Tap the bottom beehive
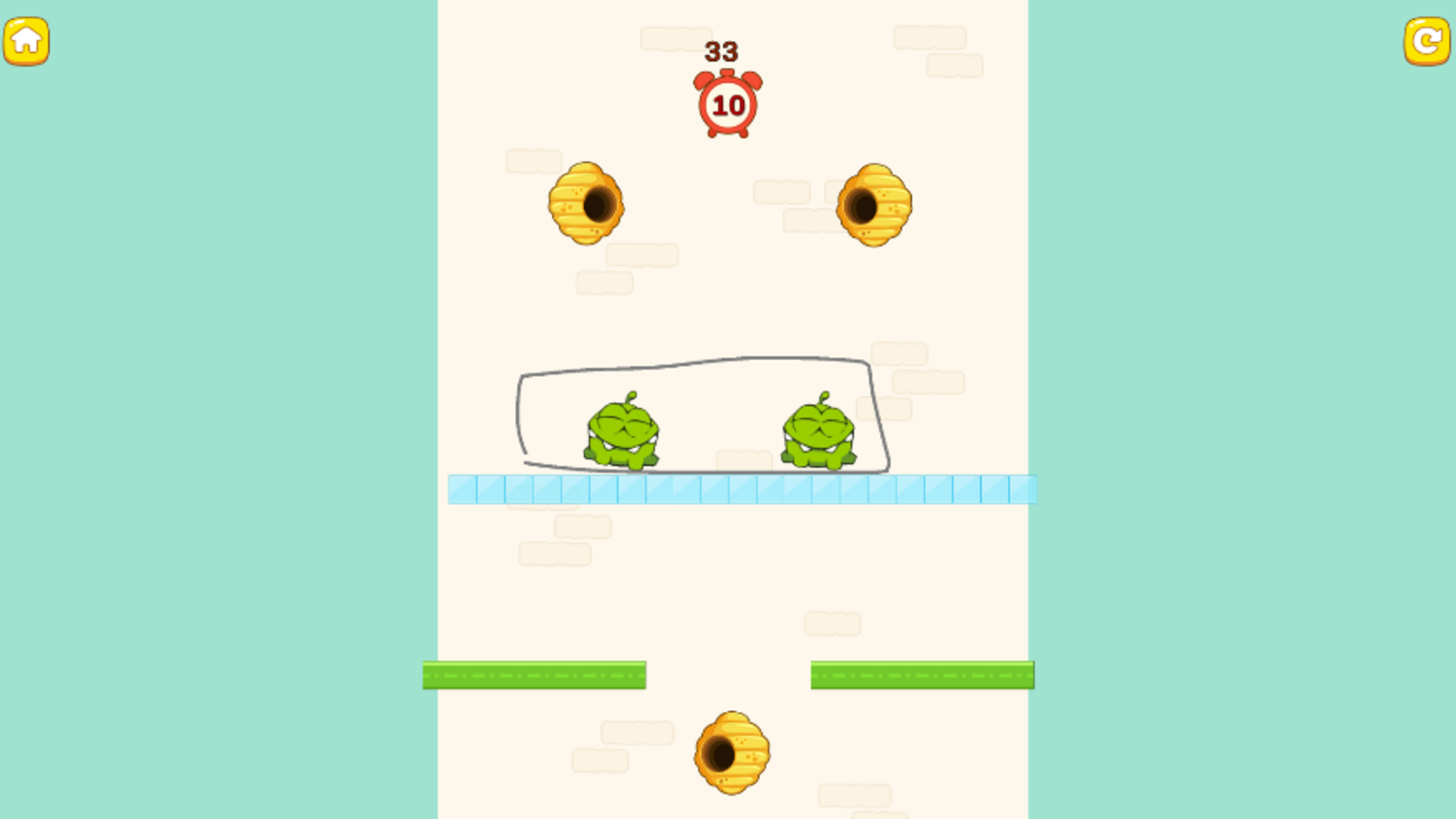Viewport: 1456px width, 819px height. 730,755
